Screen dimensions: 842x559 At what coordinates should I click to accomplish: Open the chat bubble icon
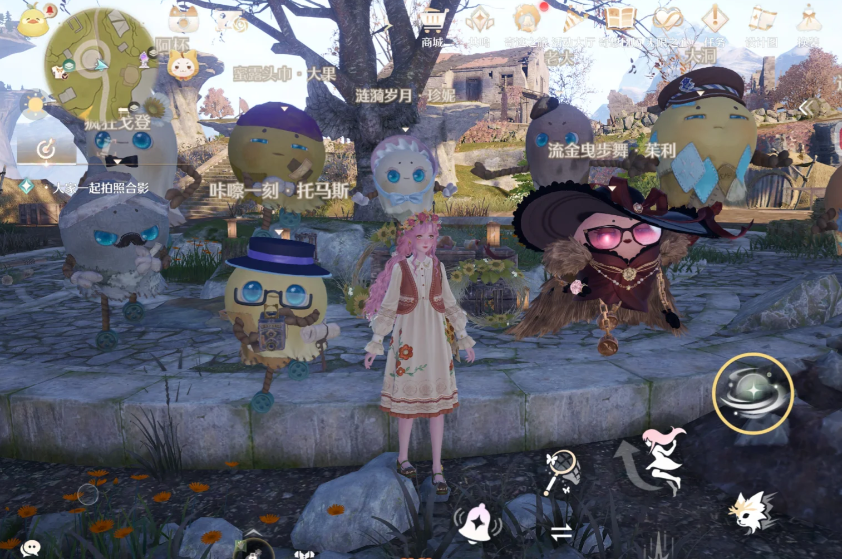[31, 548]
